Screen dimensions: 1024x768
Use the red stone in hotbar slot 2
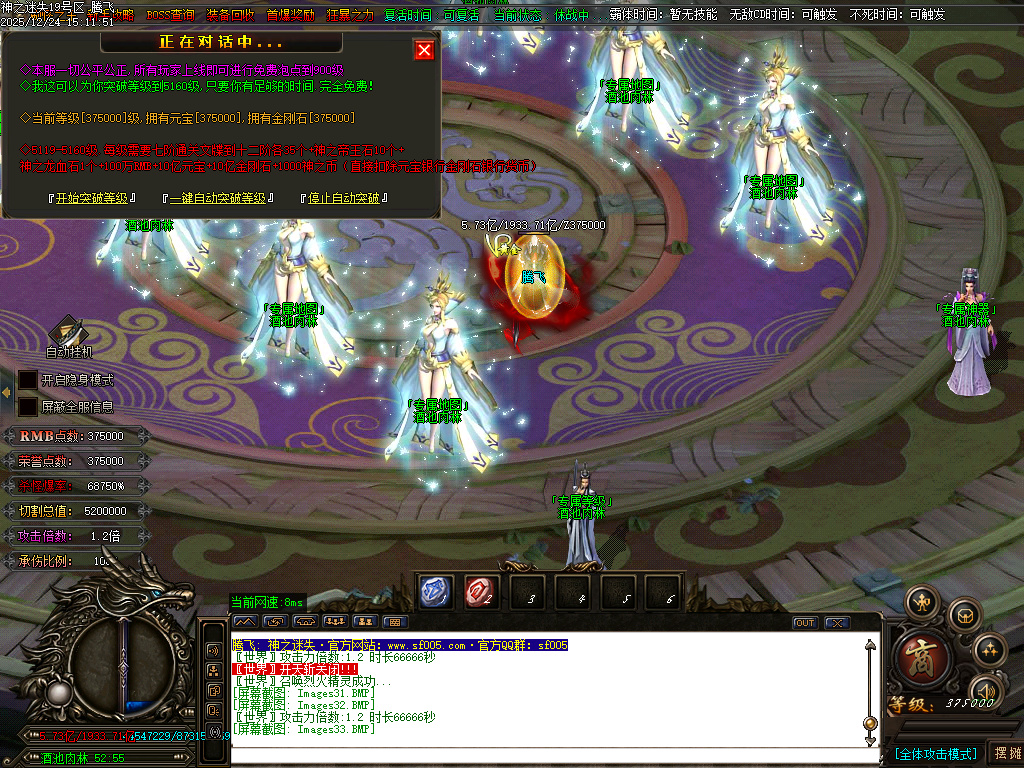click(480, 592)
